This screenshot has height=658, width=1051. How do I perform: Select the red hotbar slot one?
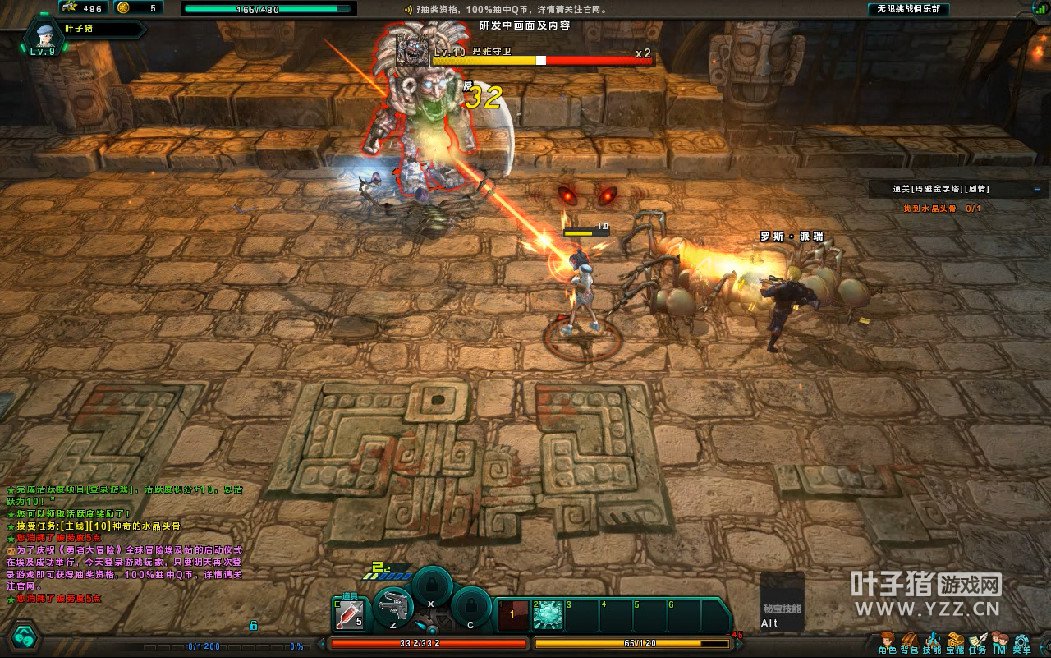point(513,615)
